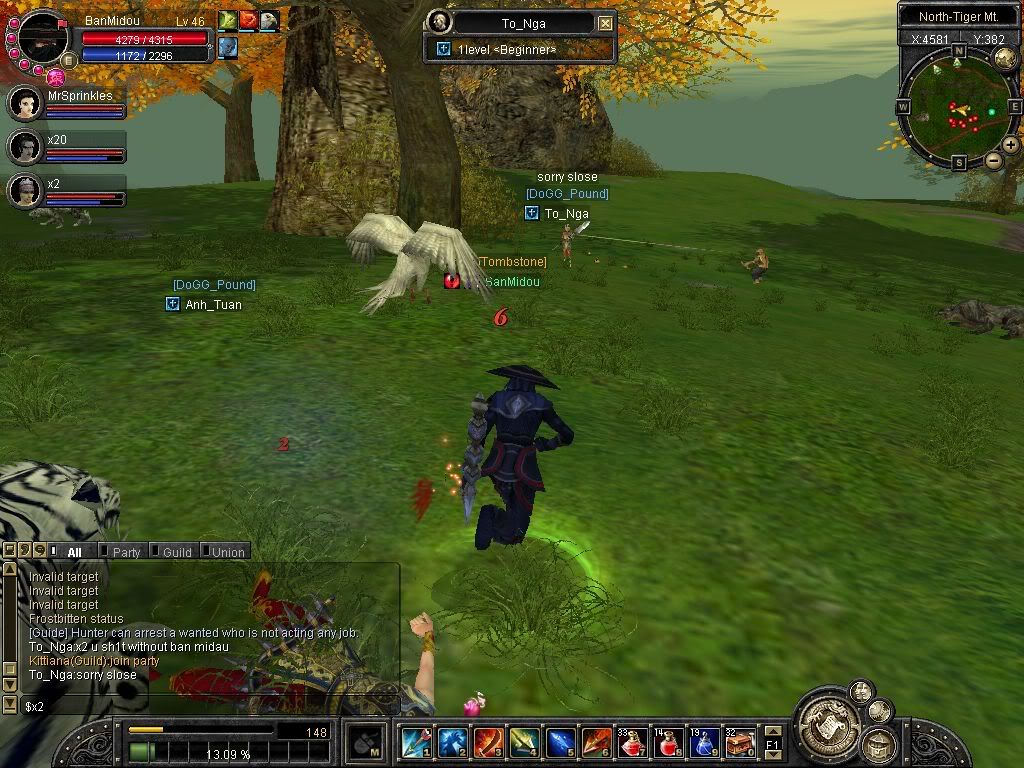This screenshot has width=1024, height=768.
Task: Select the All chat tab
Action: 73,551
